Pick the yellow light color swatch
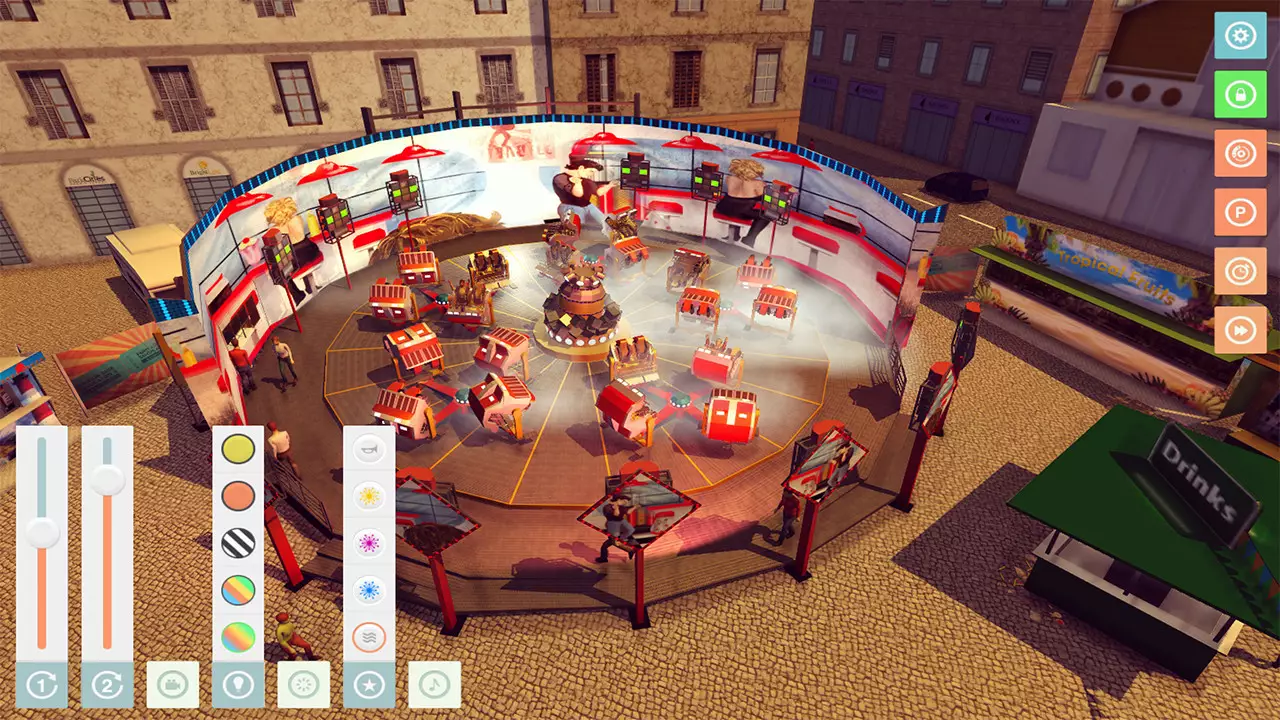Image resolution: width=1280 pixels, height=720 pixels. 237,448
